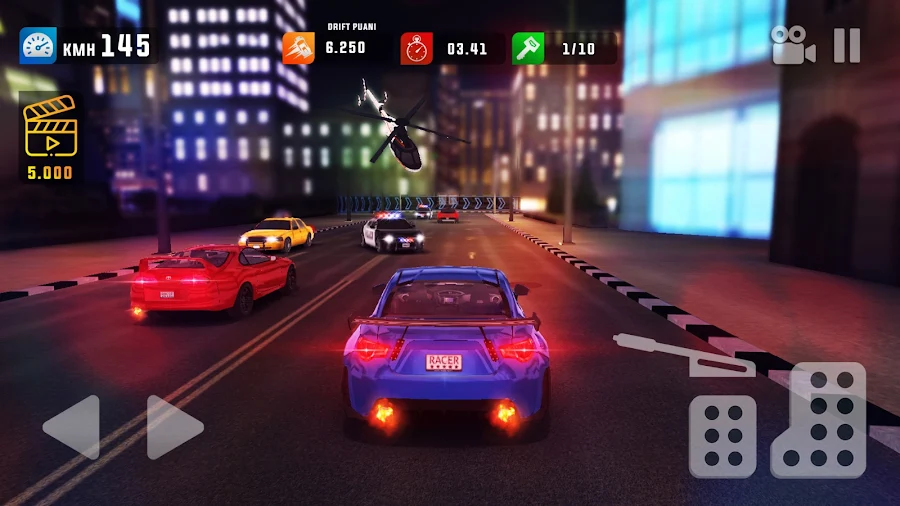Hit the tall gas pedal
This screenshot has width=900, height=506.
819,420
